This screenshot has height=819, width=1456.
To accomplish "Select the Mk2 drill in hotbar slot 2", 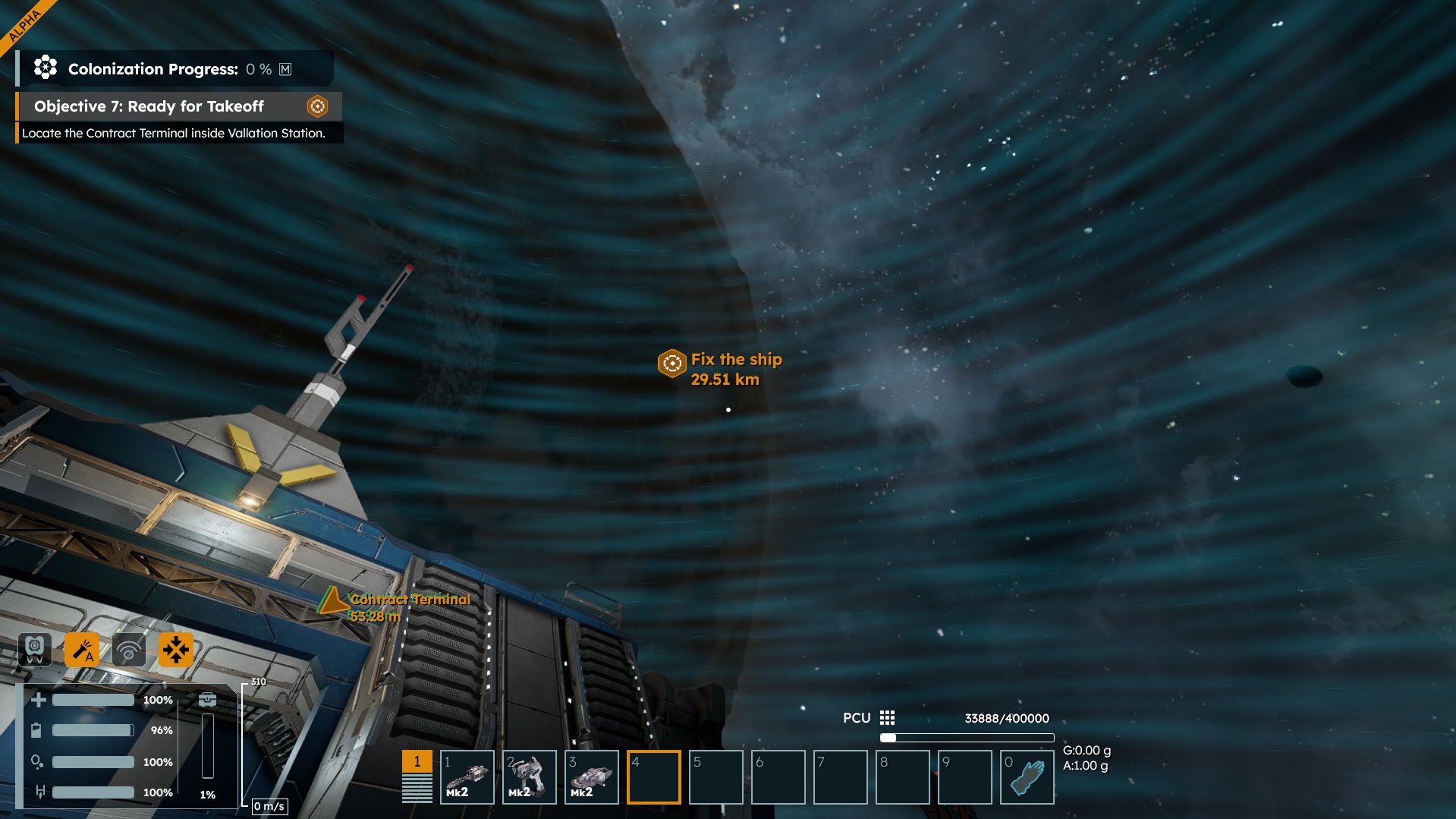I will [x=530, y=776].
